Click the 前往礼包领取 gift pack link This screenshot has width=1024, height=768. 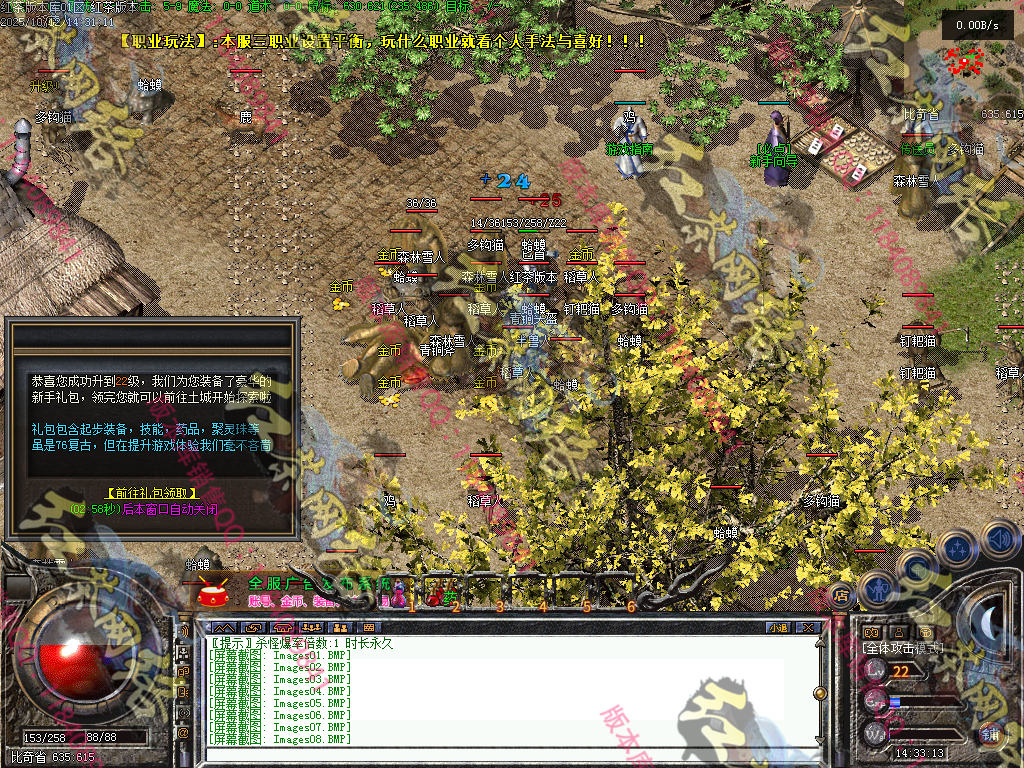click(x=152, y=494)
